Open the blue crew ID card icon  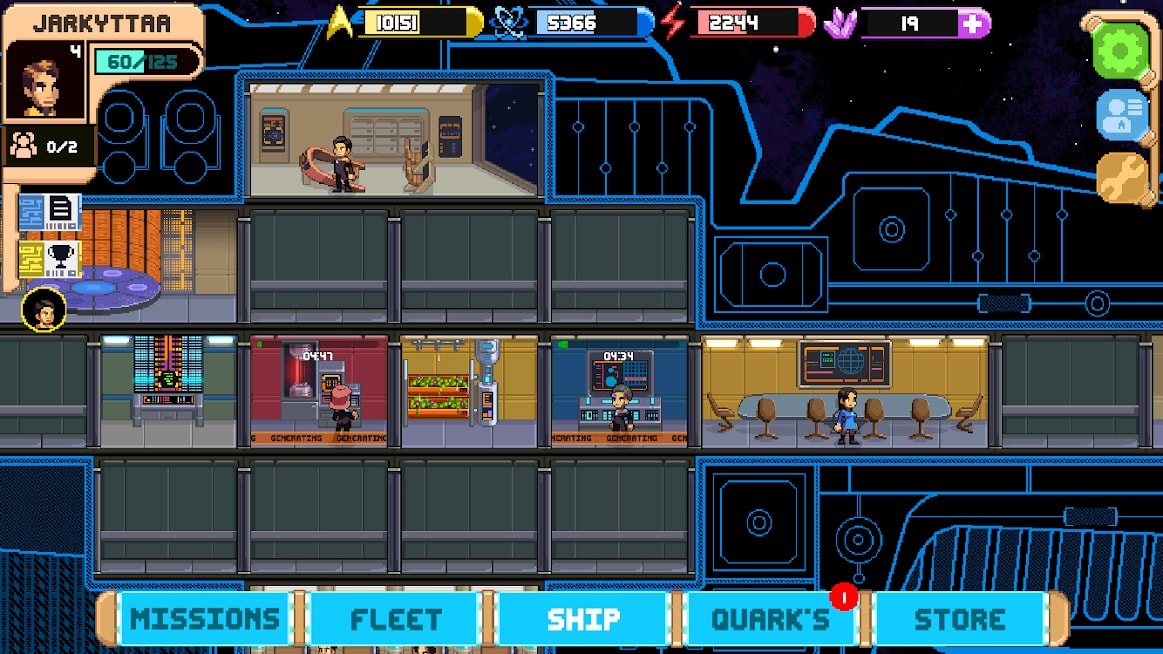[1121, 115]
